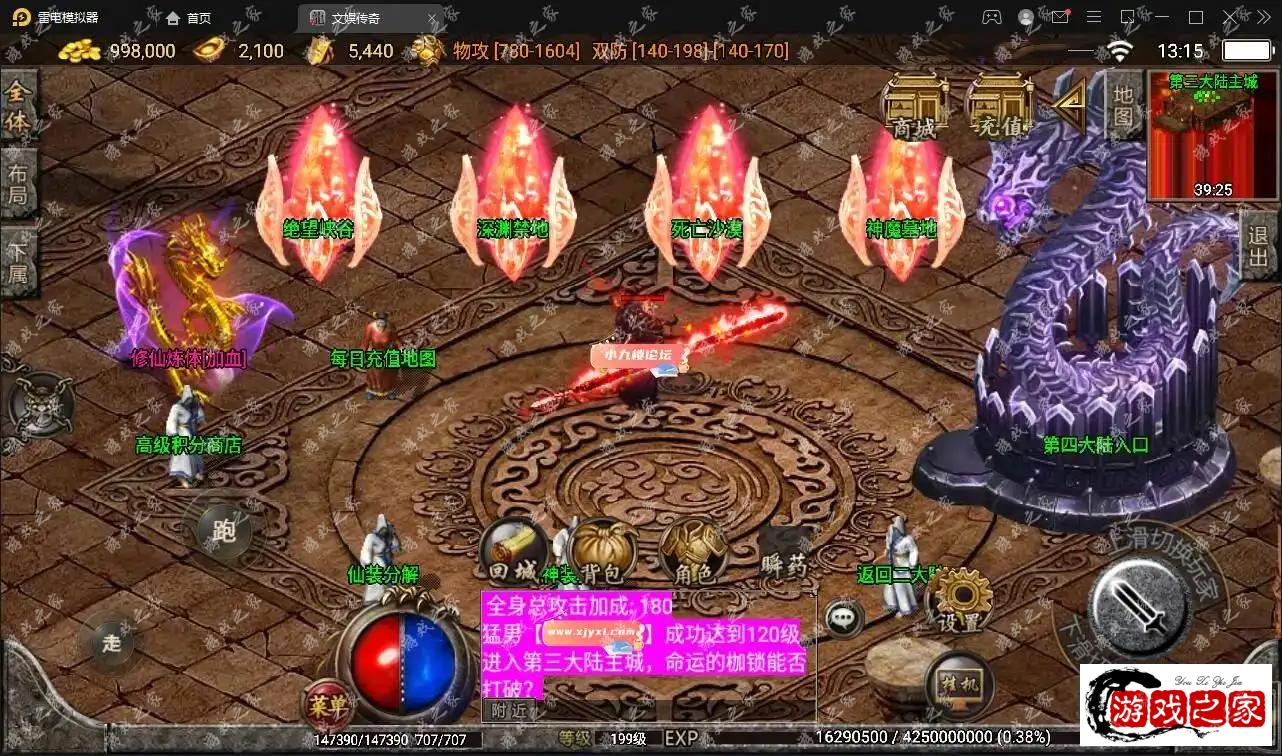This screenshot has height=756, width=1282.
Task: Switch to the 下属 tab
Action: 18,260
